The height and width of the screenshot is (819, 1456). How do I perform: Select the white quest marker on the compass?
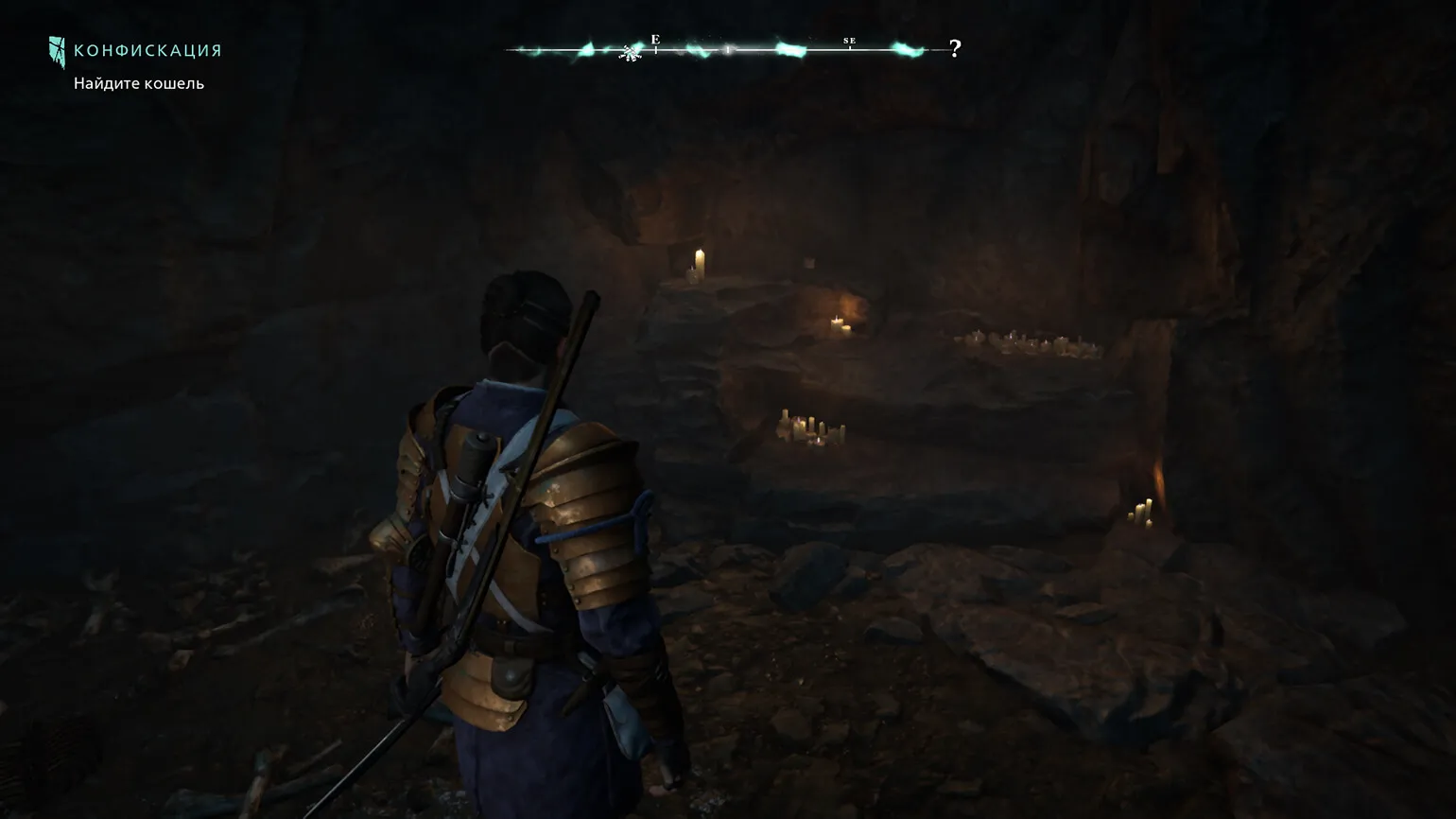point(631,53)
